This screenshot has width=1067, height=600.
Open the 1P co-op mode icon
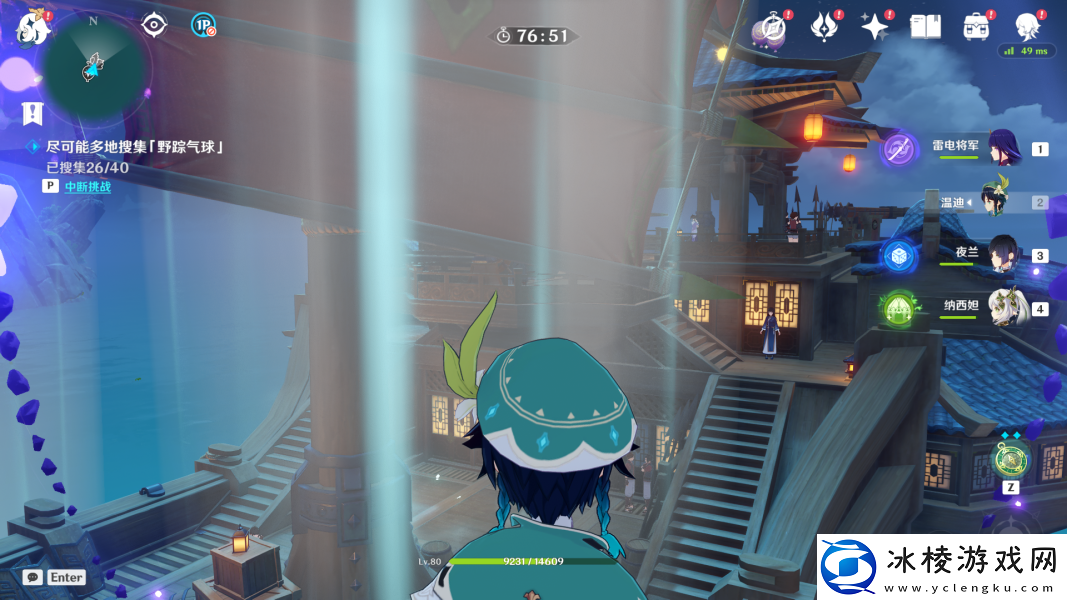pos(203,25)
